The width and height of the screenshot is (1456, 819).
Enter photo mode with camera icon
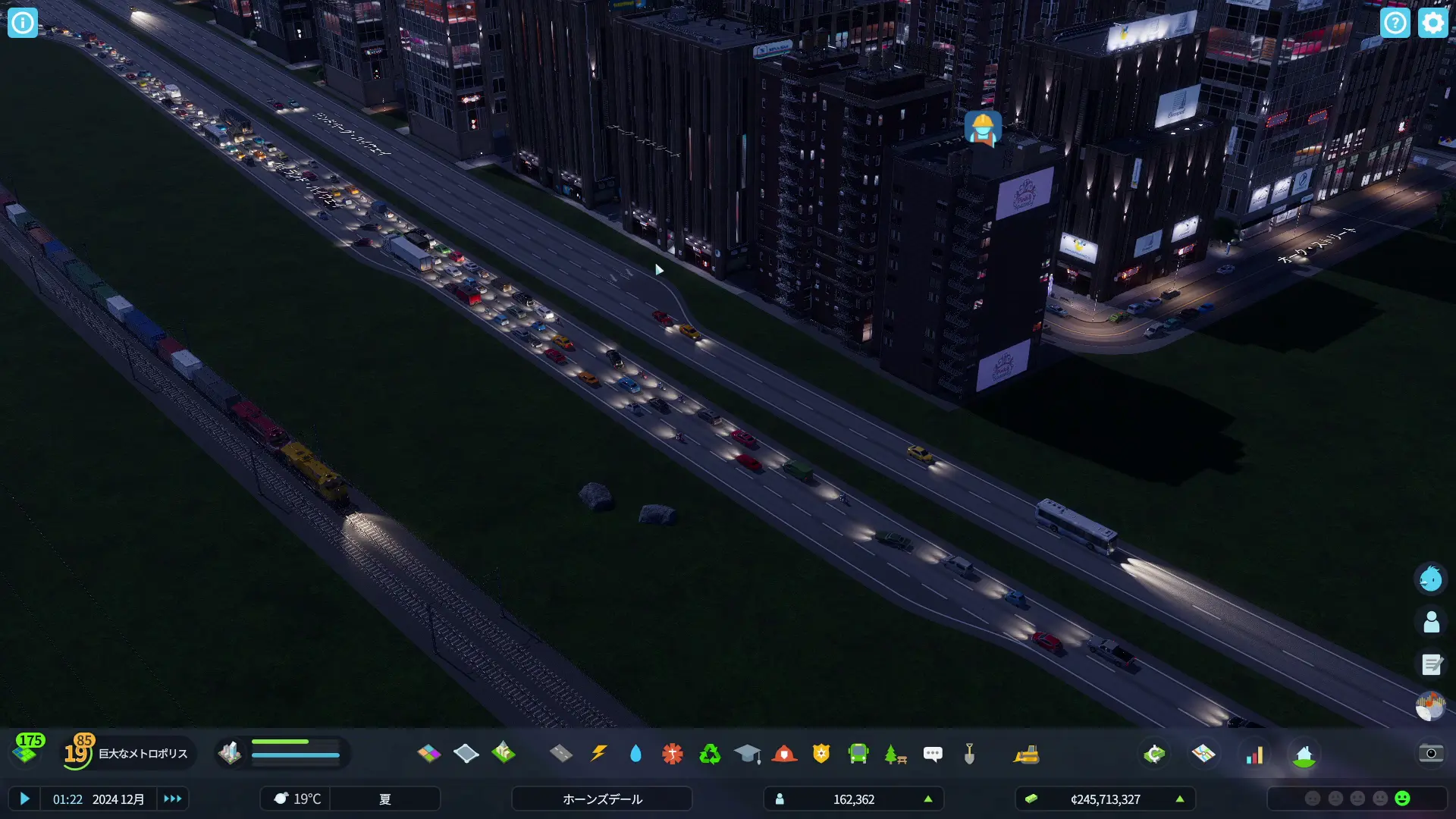(1431, 753)
